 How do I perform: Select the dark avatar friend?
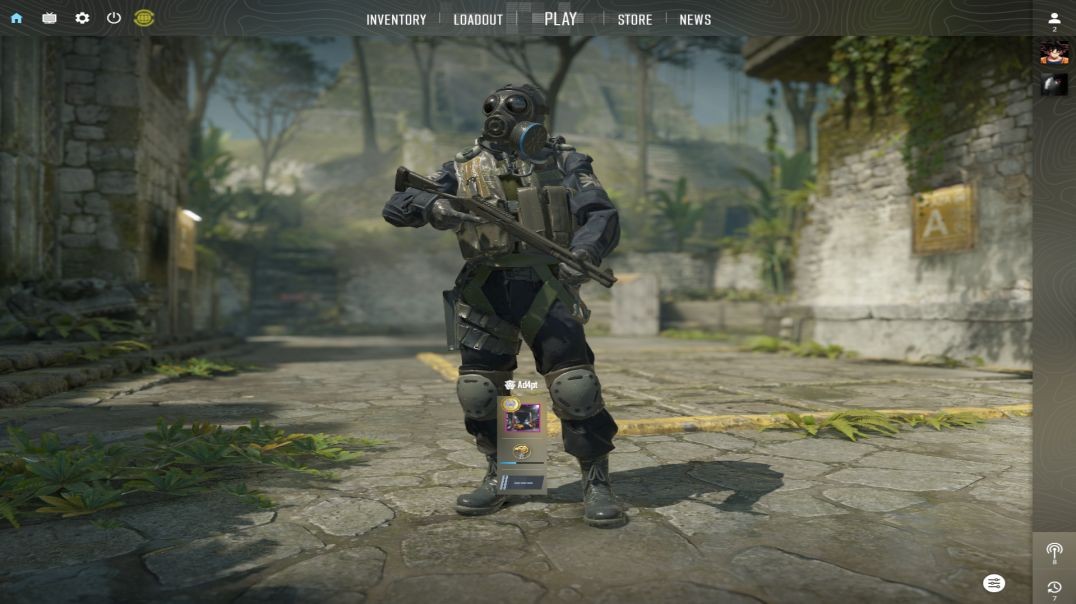1054,85
